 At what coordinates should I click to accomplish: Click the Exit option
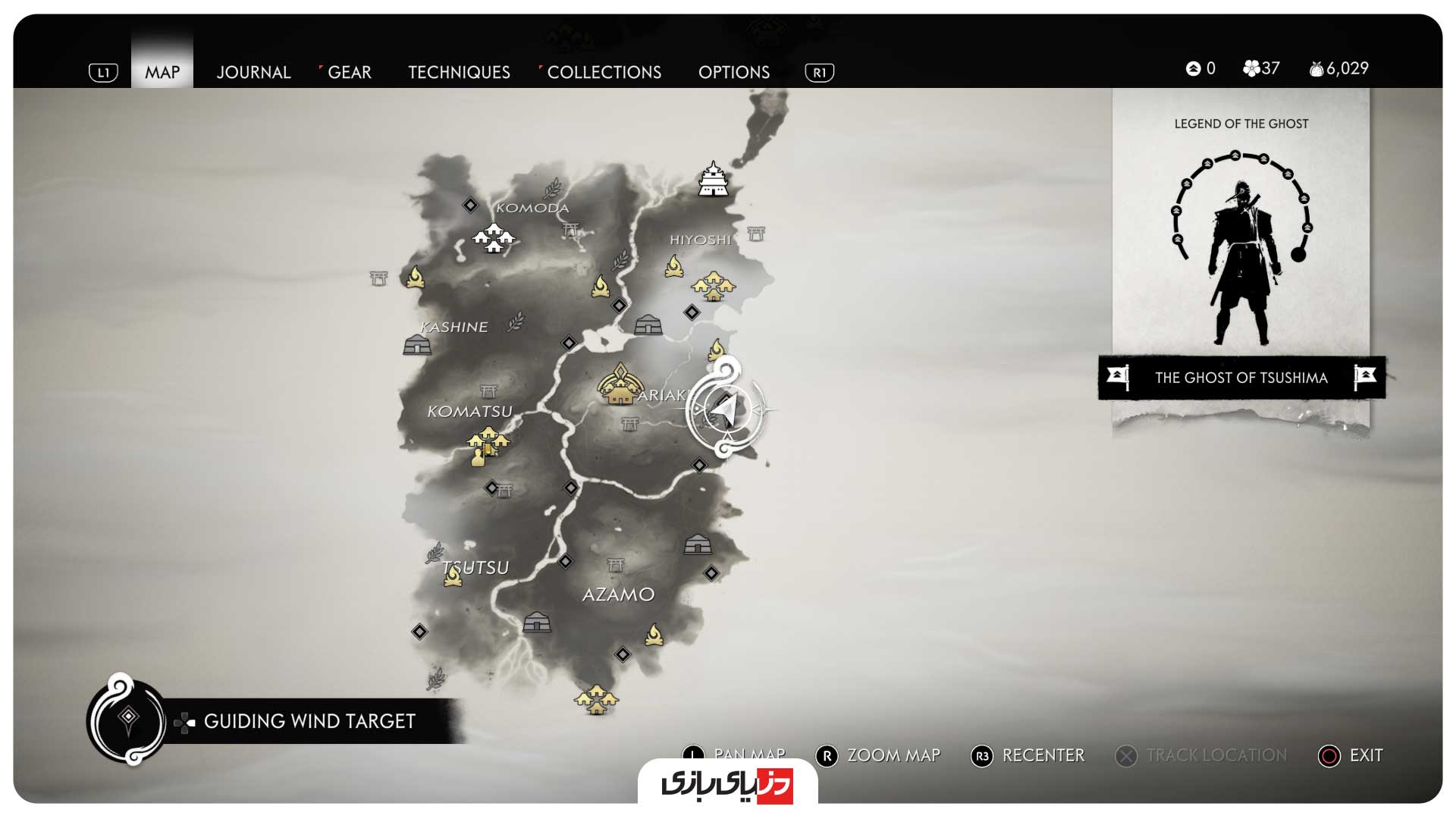click(x=1352, y=755)
